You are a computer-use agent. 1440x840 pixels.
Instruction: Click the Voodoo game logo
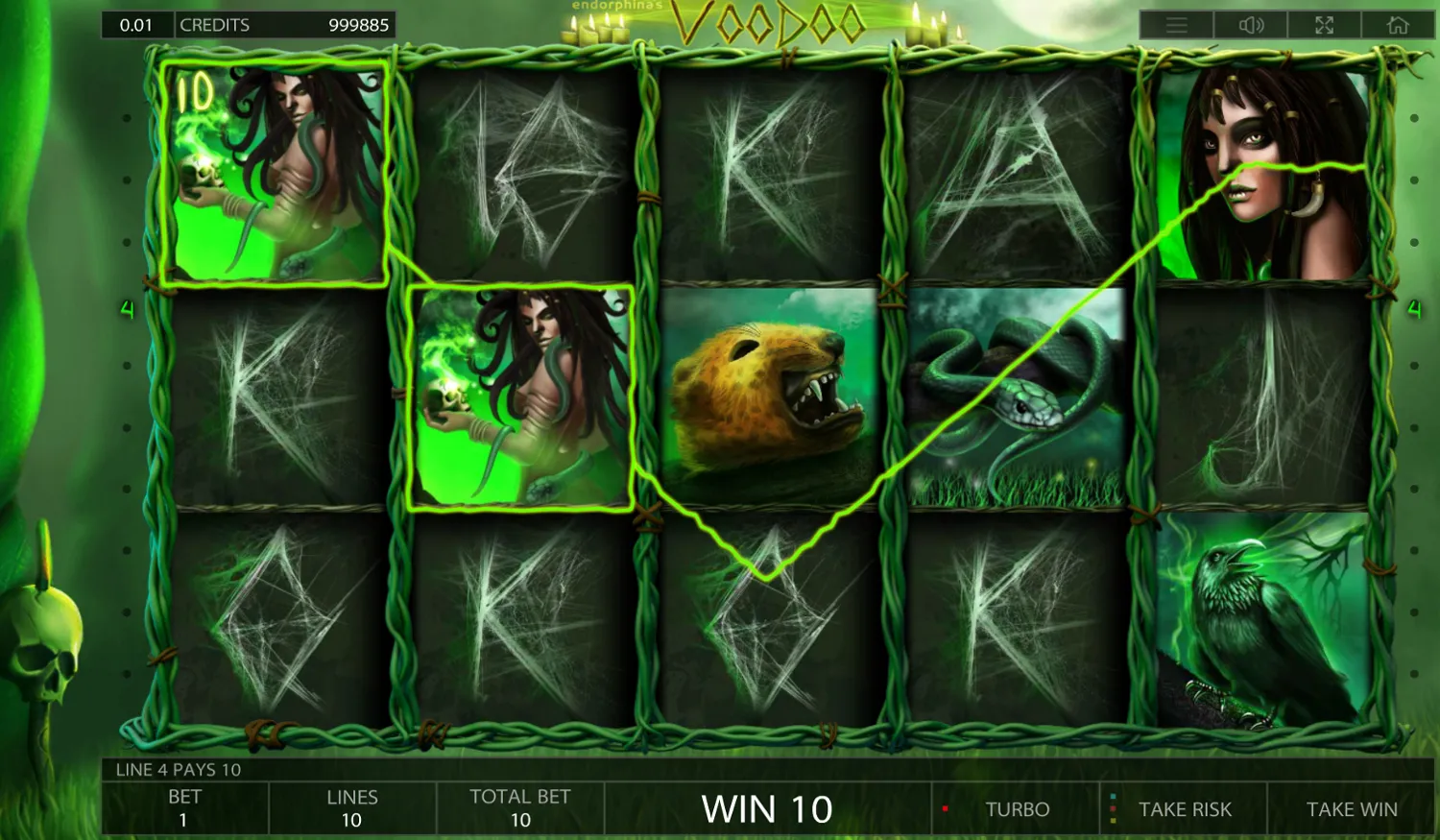click(768, 19)
